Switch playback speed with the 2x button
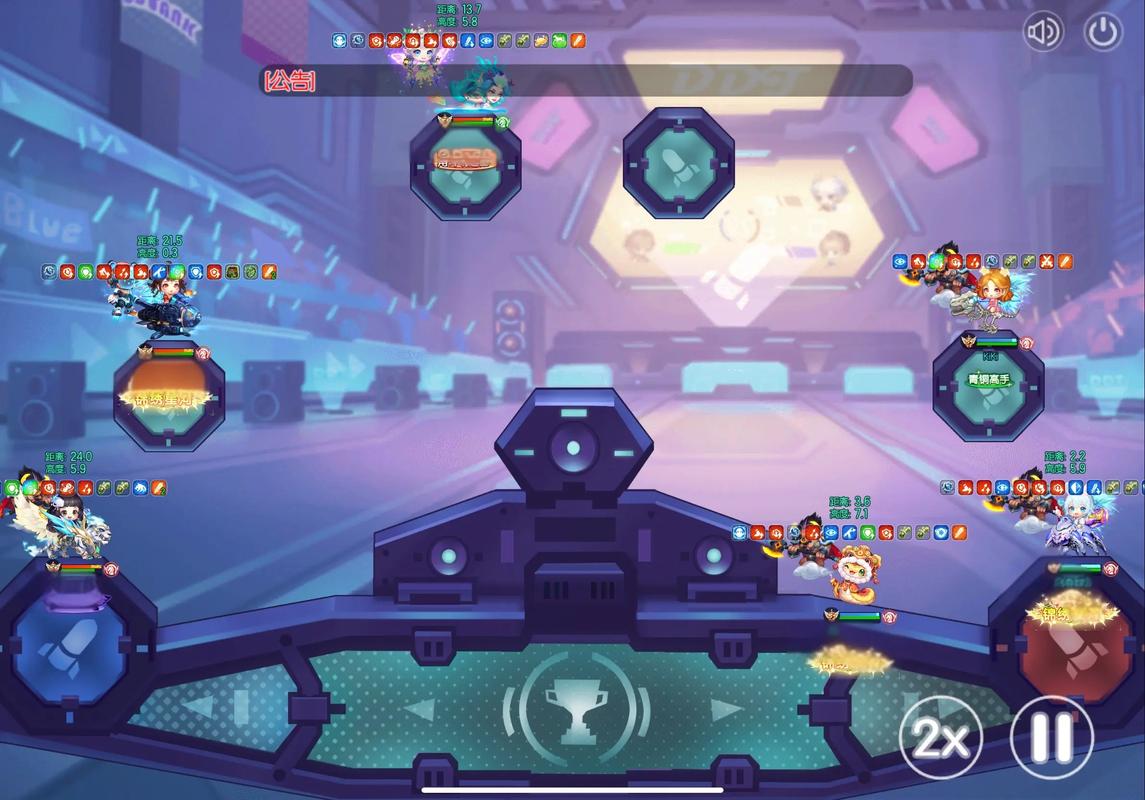 tap(940, 740)
